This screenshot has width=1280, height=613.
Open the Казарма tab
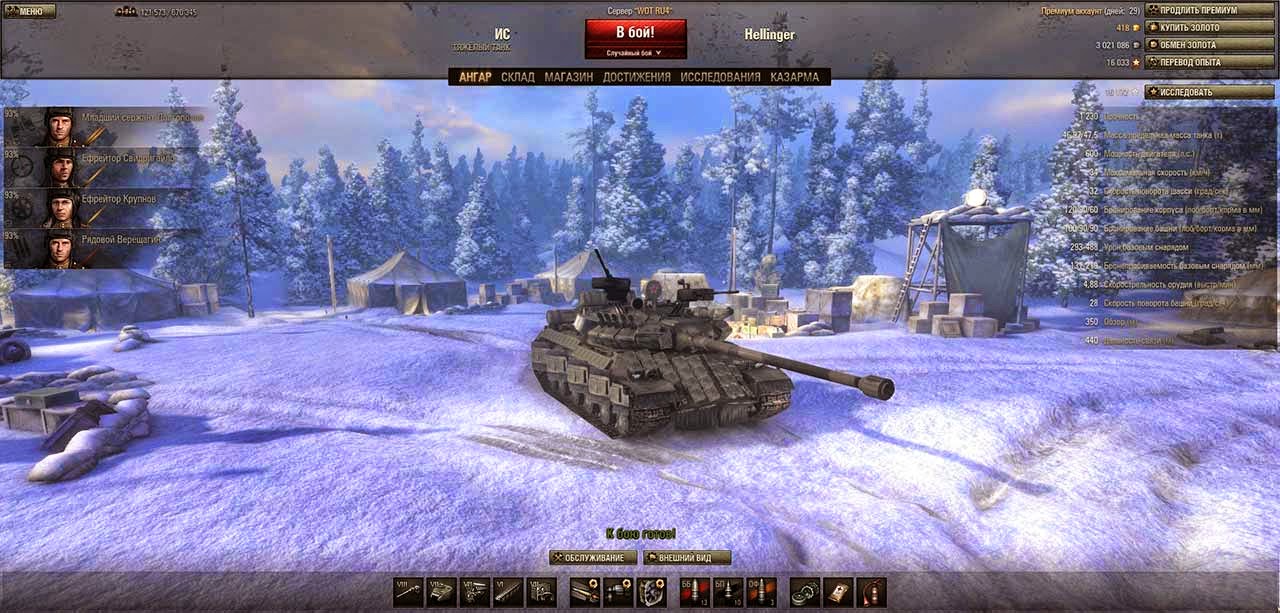794,77
